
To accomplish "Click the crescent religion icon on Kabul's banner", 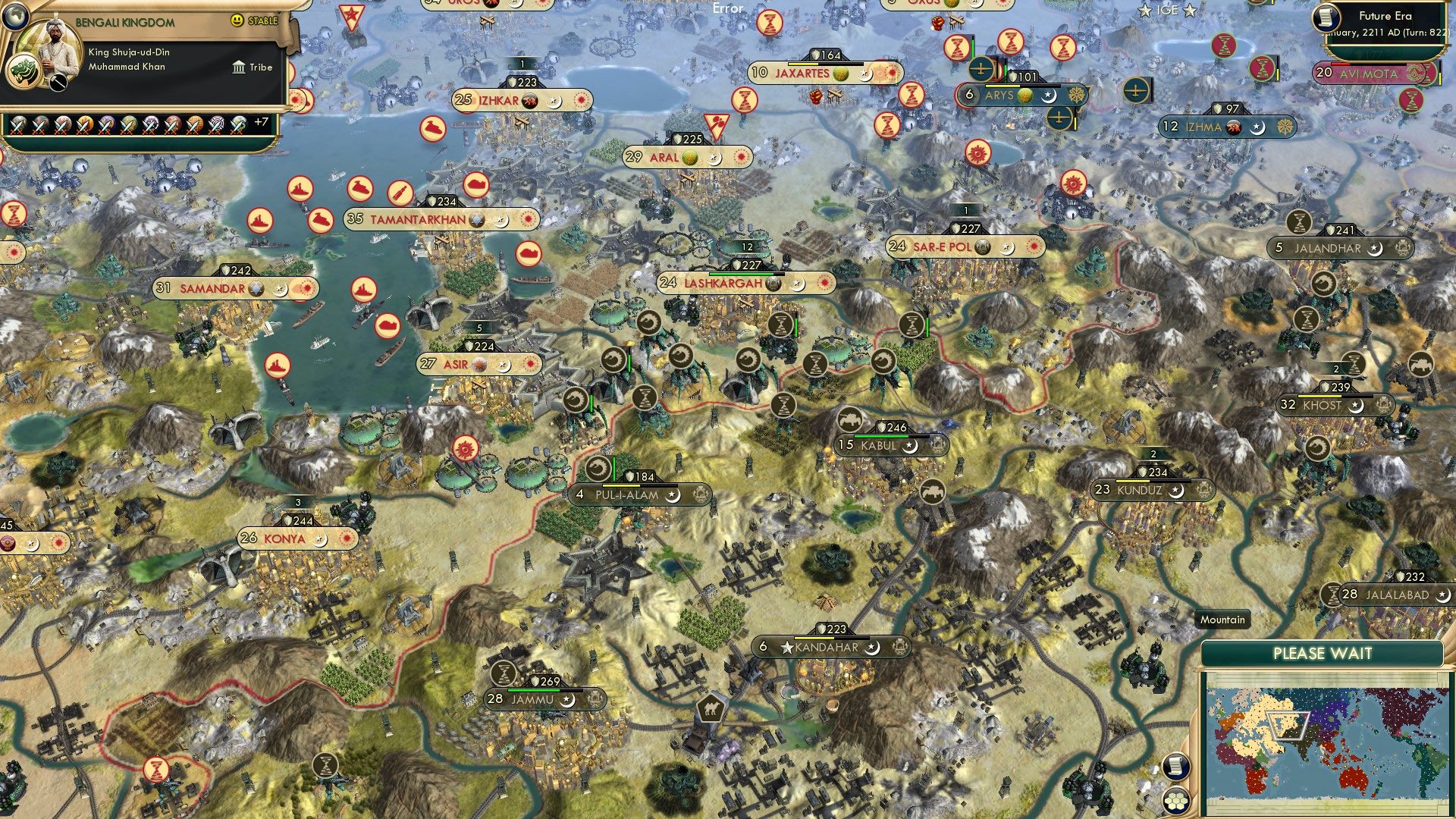I will click(x=910, y=447).
